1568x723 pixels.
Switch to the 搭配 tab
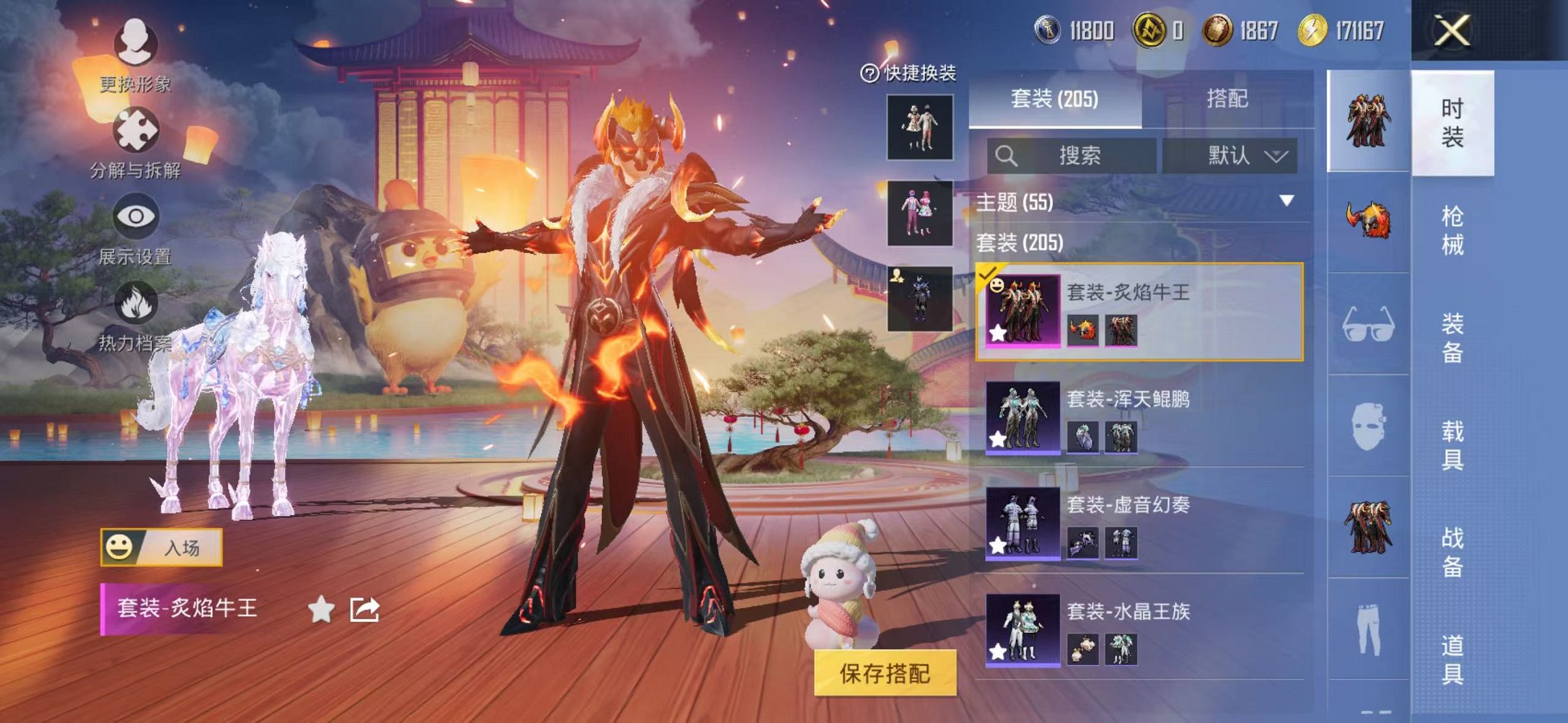(x=1228, y=97)
